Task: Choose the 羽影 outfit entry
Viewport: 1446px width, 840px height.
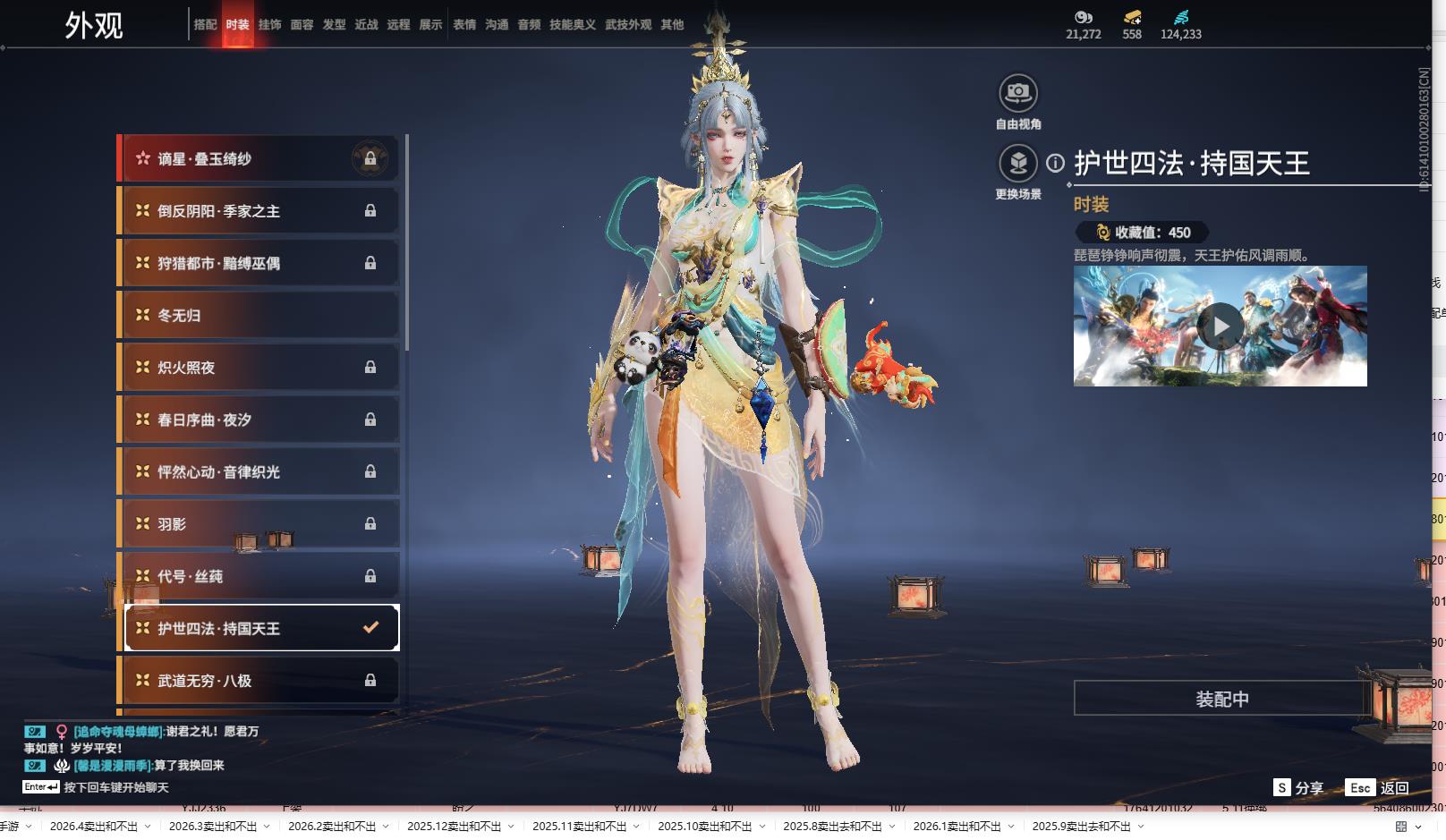Action: click(x=259, y=524)
